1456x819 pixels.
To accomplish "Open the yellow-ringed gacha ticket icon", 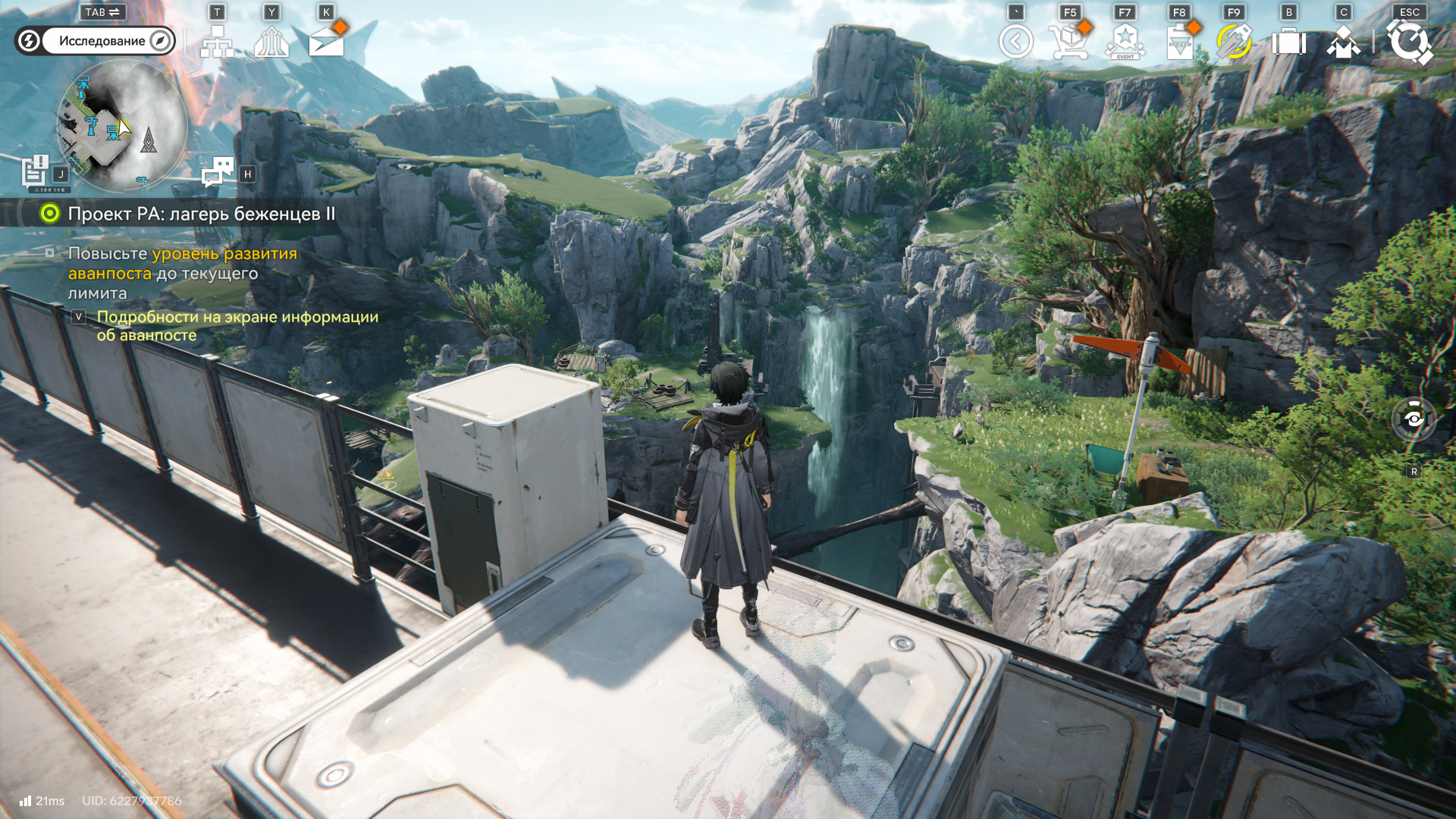I will click(x=1234, y=42).
